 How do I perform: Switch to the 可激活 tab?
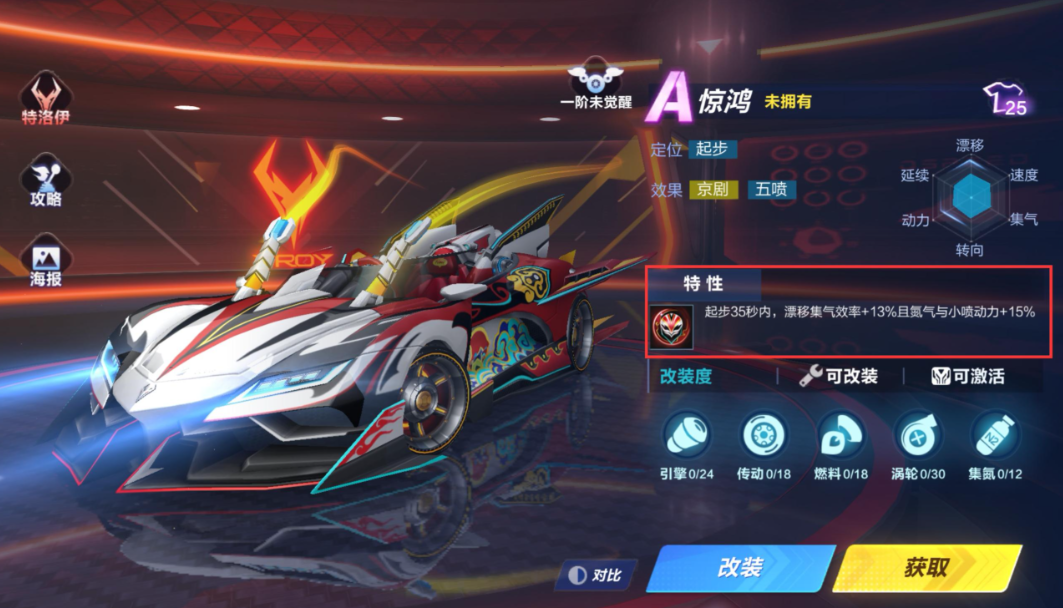tap(968, 376)
